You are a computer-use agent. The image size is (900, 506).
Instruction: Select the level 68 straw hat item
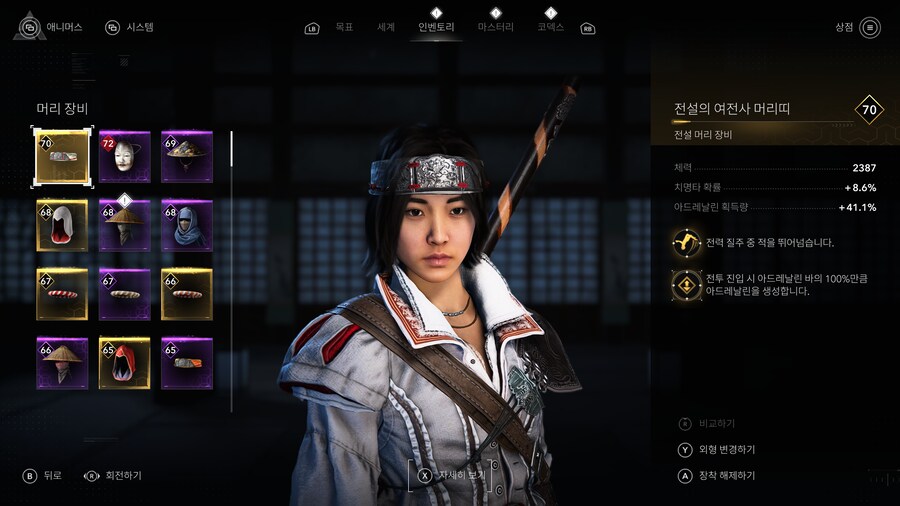(x=125, y=225)
